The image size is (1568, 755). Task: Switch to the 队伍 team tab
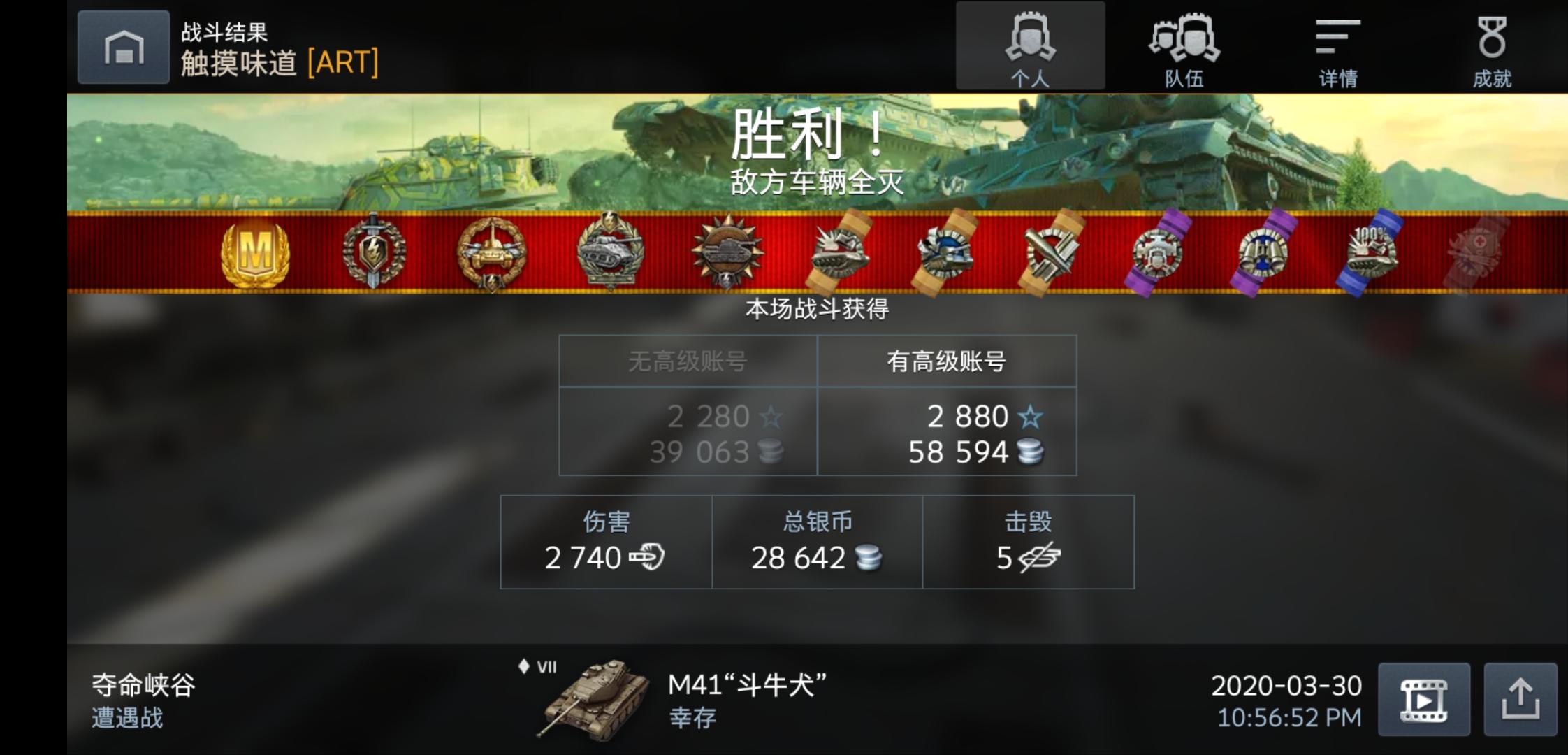1186,45
